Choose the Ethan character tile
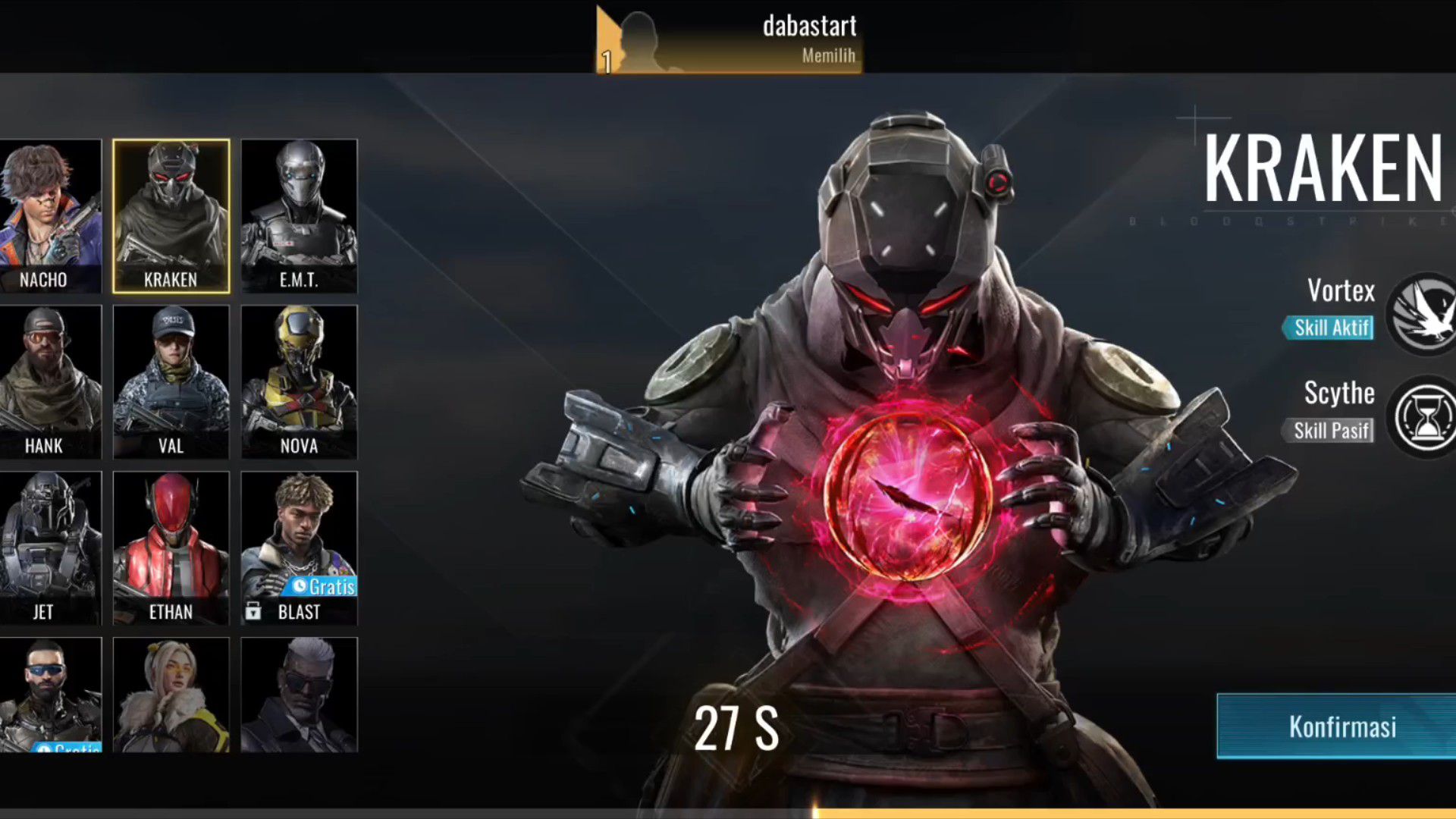Screen dimensions: 1456x819 [171, 548]
